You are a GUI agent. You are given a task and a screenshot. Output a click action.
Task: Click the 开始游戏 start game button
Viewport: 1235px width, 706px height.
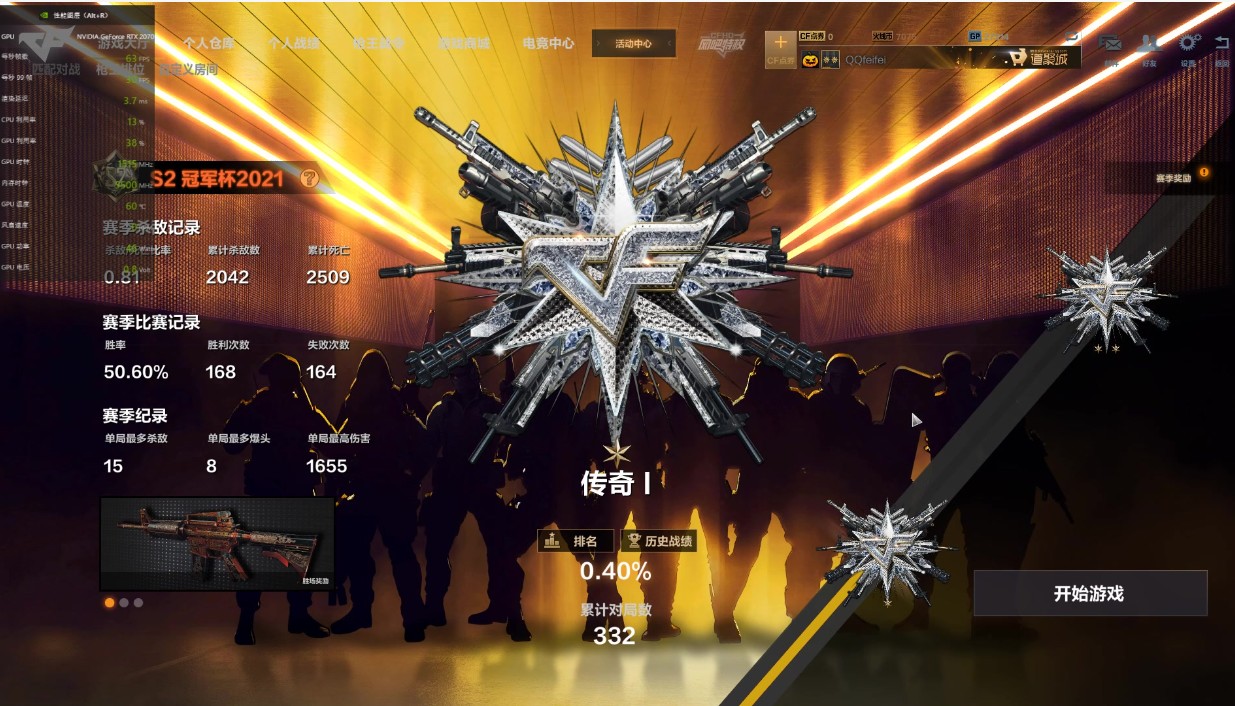[x=1090, y=593]
